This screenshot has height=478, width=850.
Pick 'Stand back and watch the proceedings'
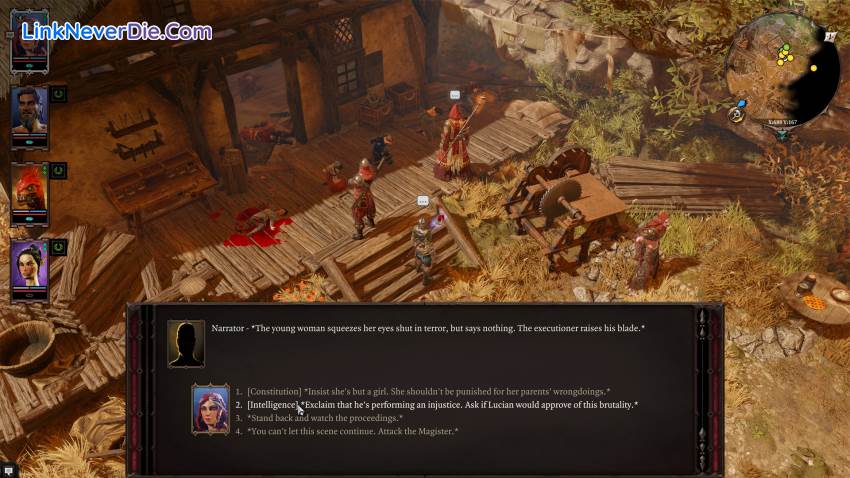click(x=325, y=418)
